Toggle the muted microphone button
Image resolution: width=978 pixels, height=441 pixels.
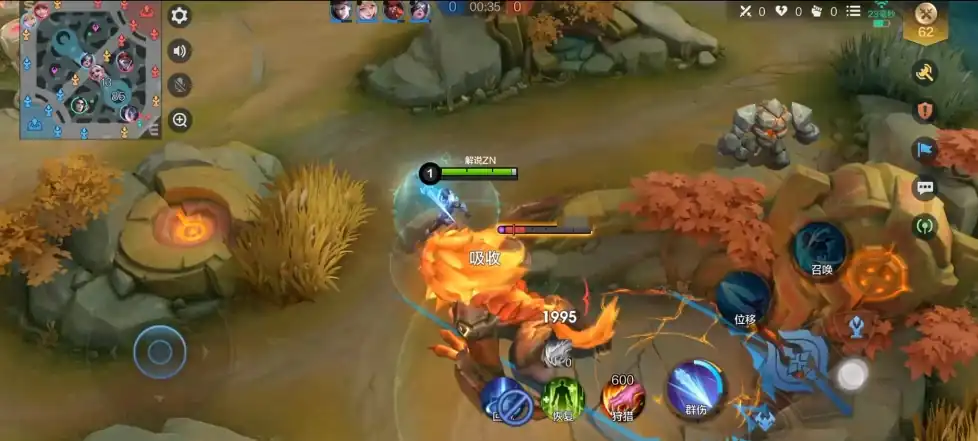point(180,85)
